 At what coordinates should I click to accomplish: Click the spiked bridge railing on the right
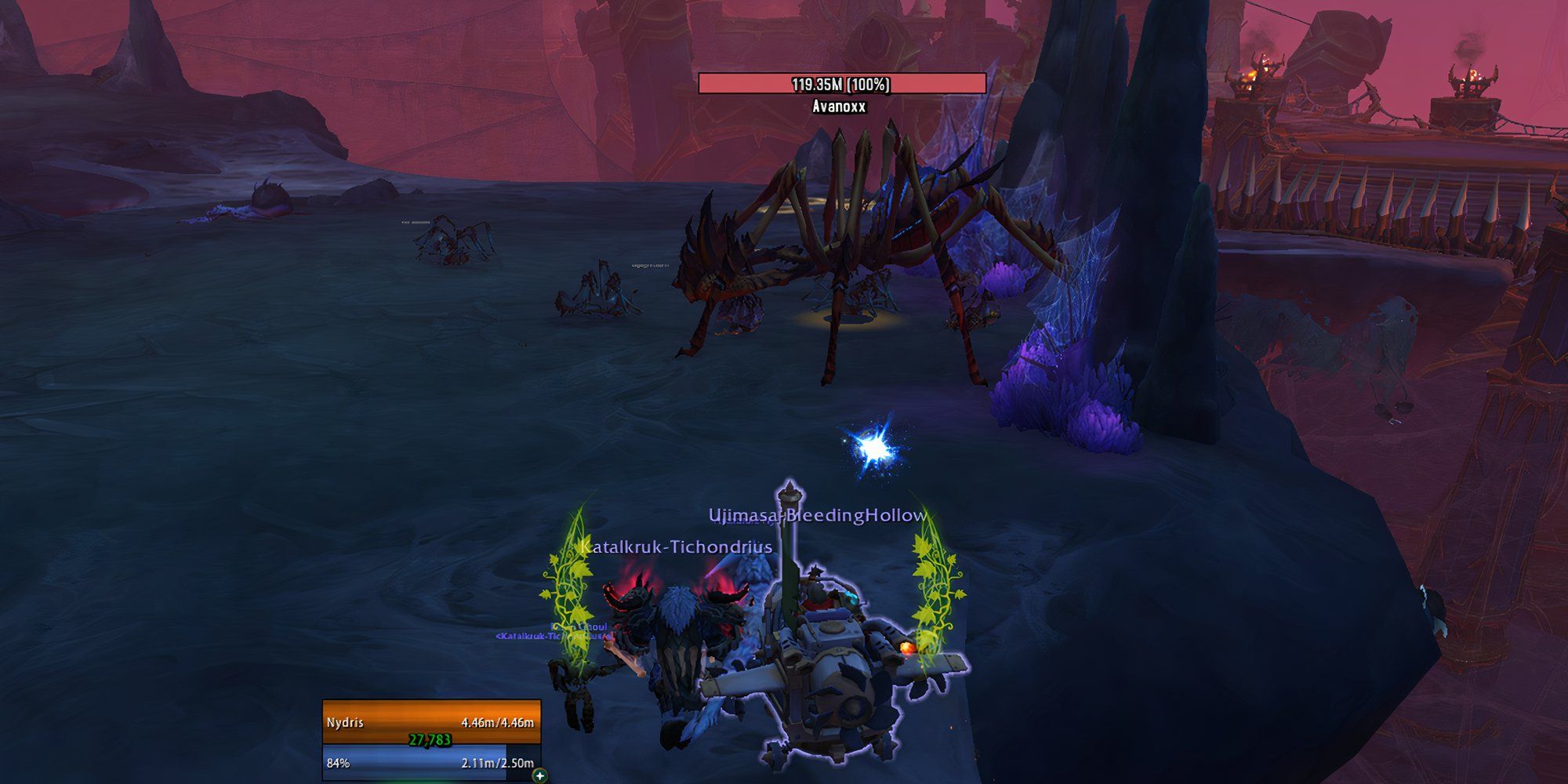1396,200
